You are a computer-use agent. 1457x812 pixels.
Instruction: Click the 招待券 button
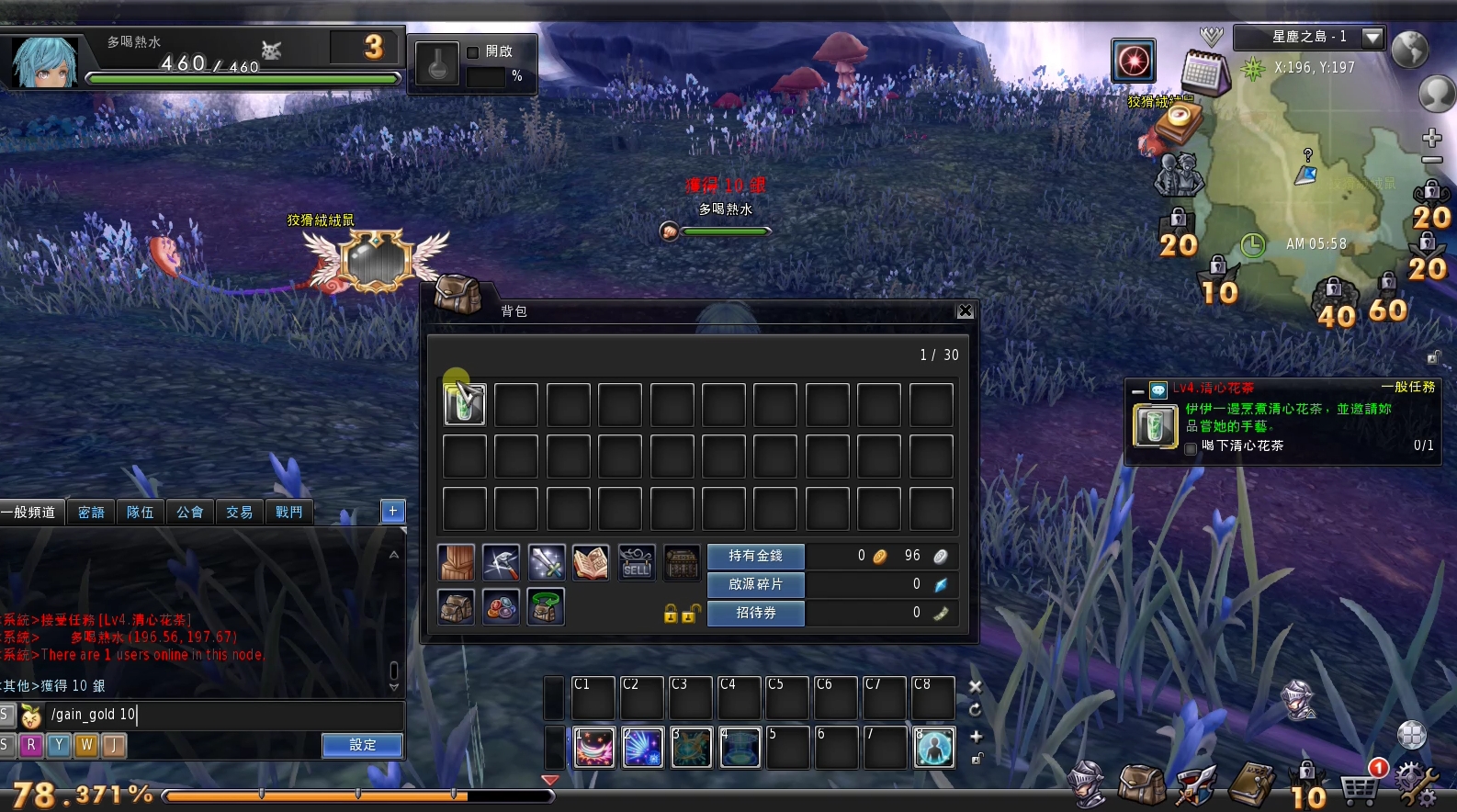coord(755,613)
